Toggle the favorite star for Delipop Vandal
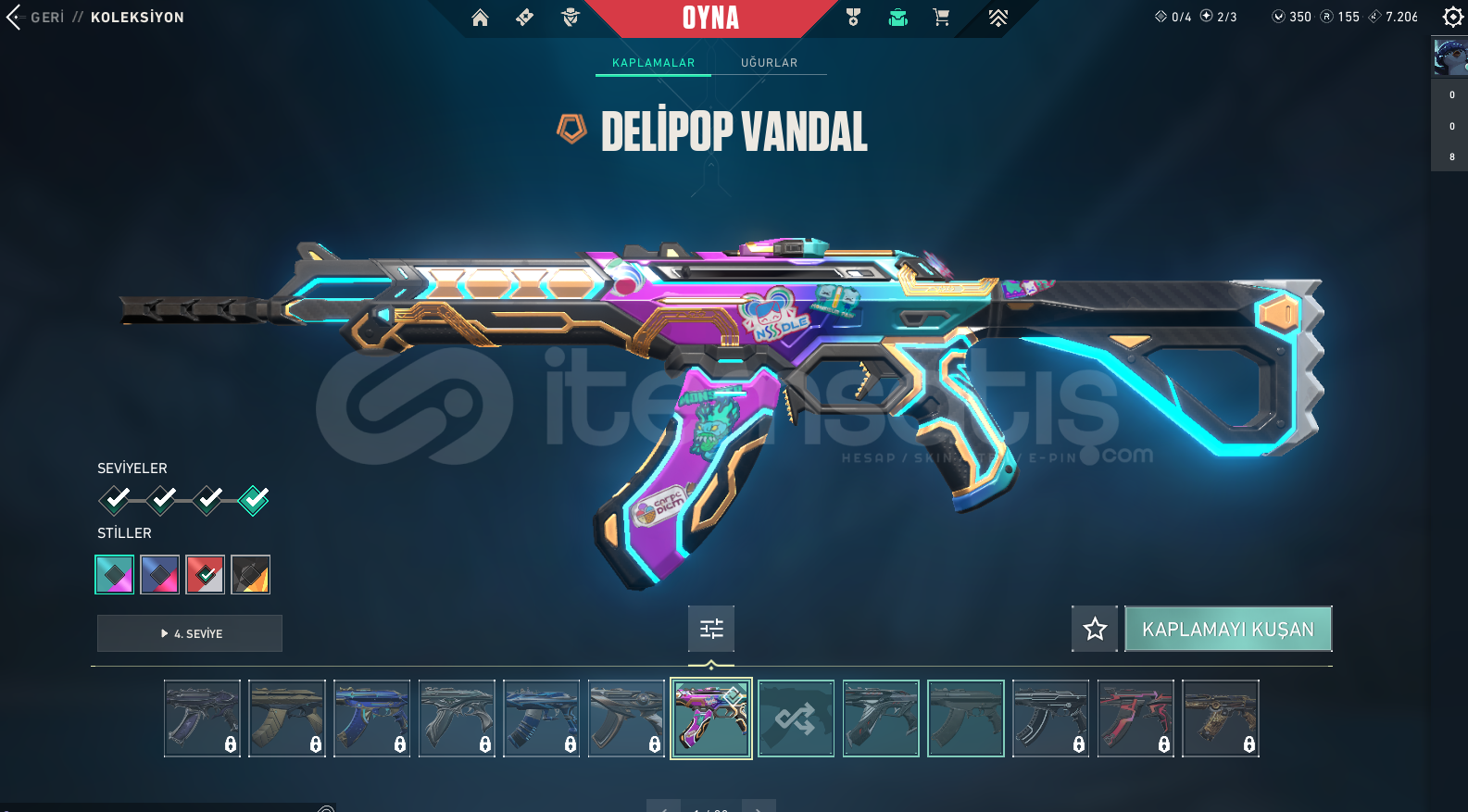Screen dimensions: 1468x812 click(x=1094, y=629)
